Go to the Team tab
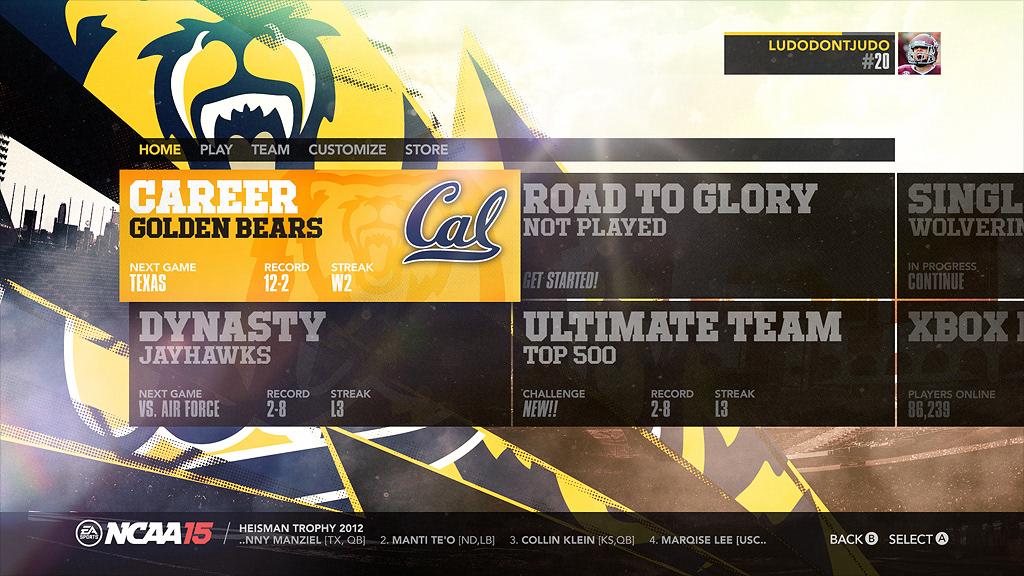 pyautogui.click(x=270, y=150)
